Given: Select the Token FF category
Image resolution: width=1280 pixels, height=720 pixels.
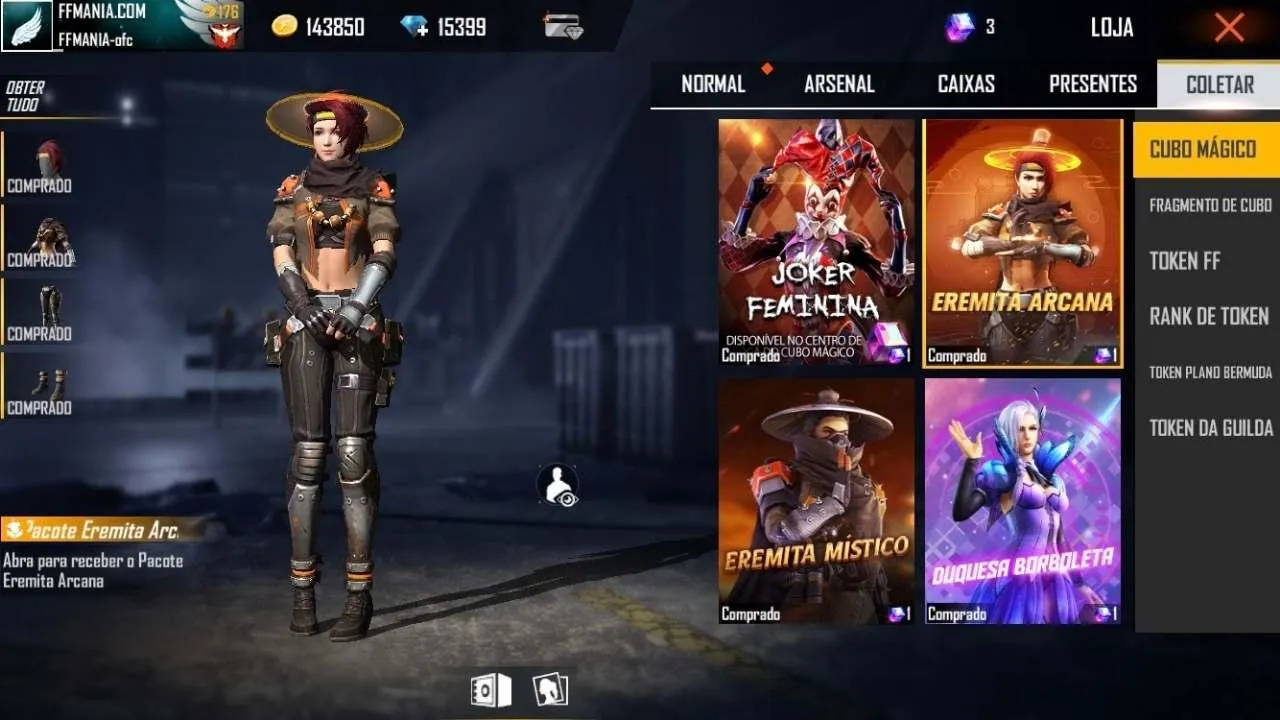Looking at the screenshot, I should click(1185, 261).
